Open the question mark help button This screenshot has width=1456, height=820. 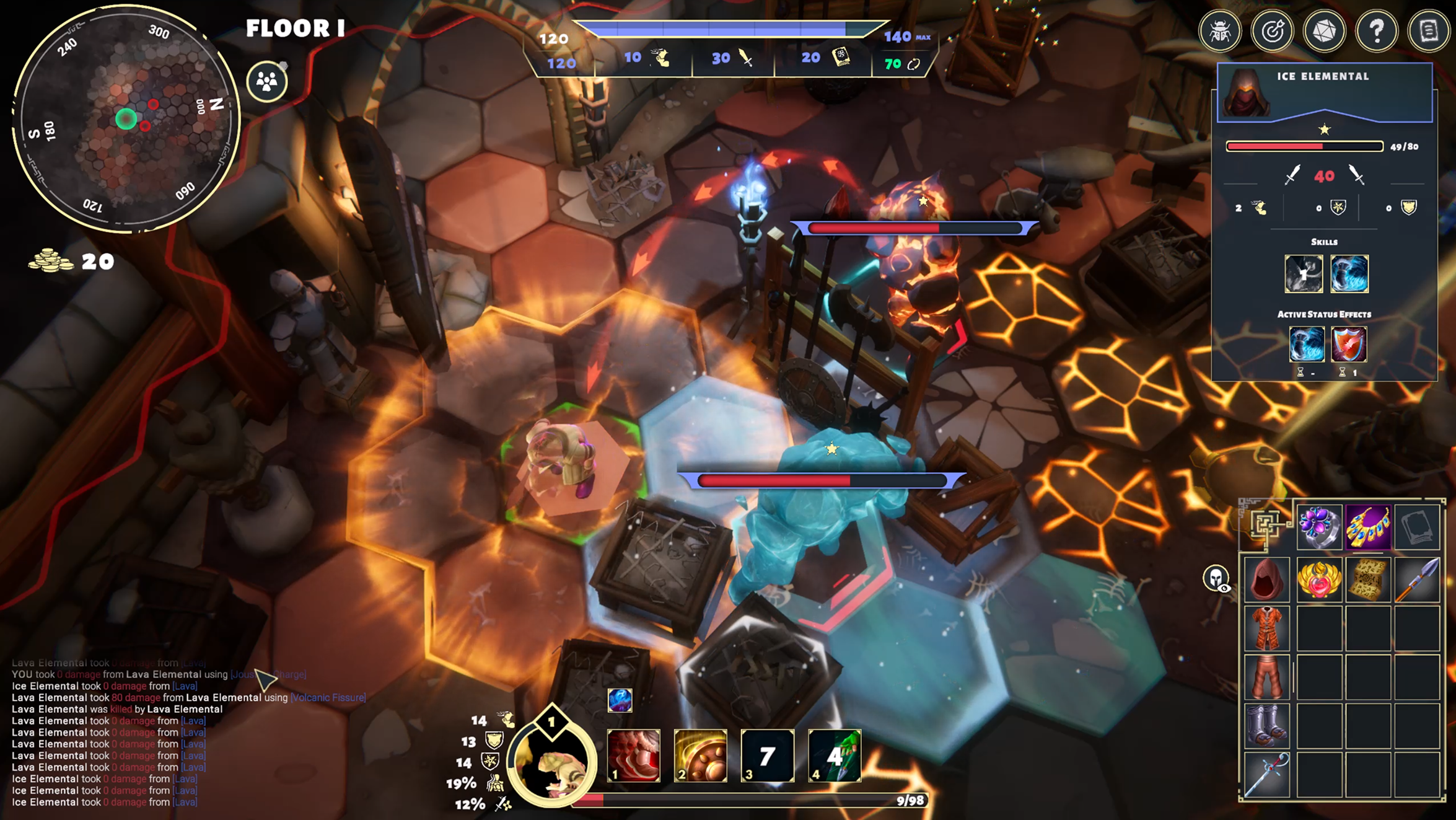click(1377, 31)
